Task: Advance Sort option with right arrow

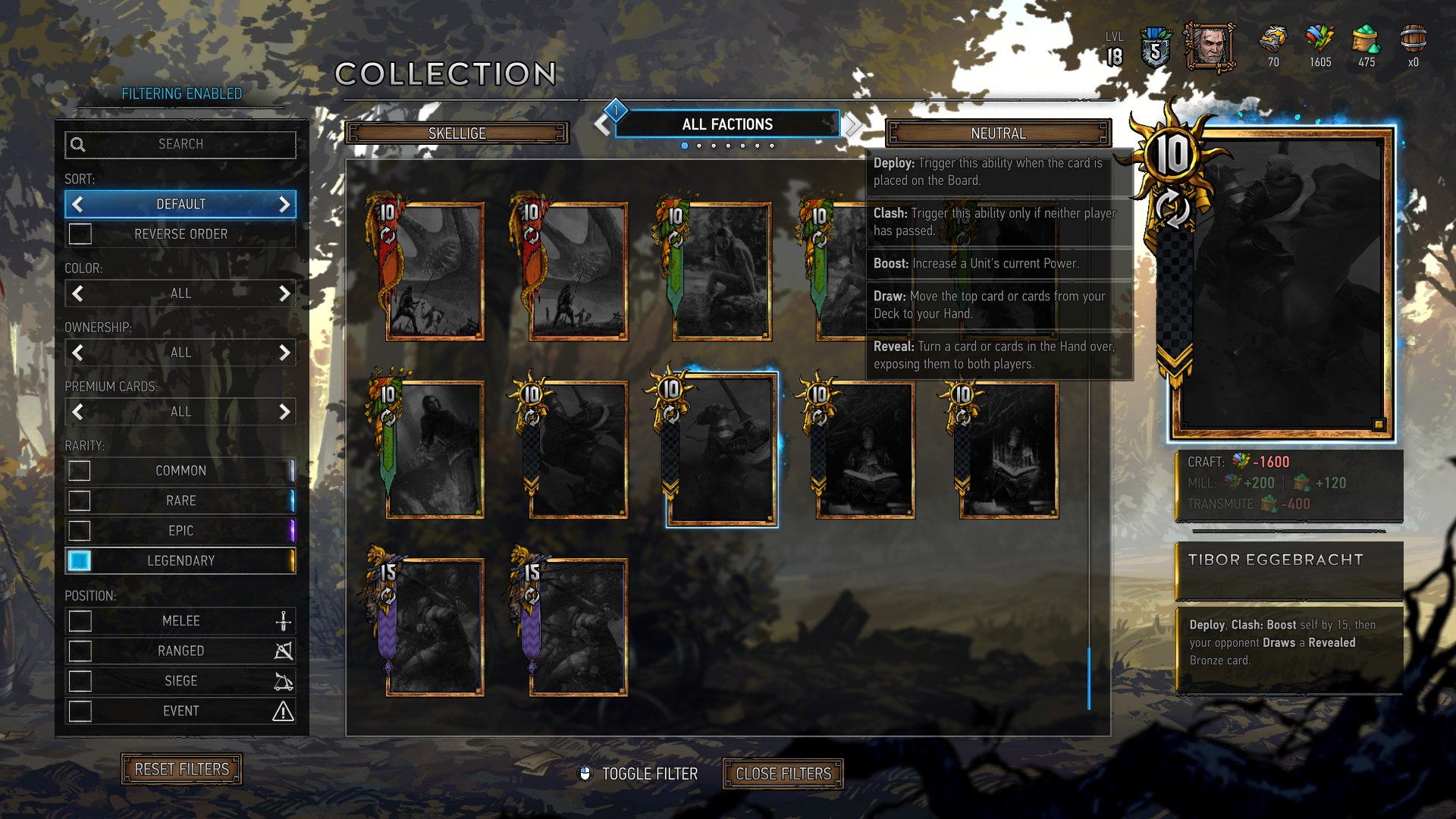Action: pyautogui.click(x=284, y=205)
